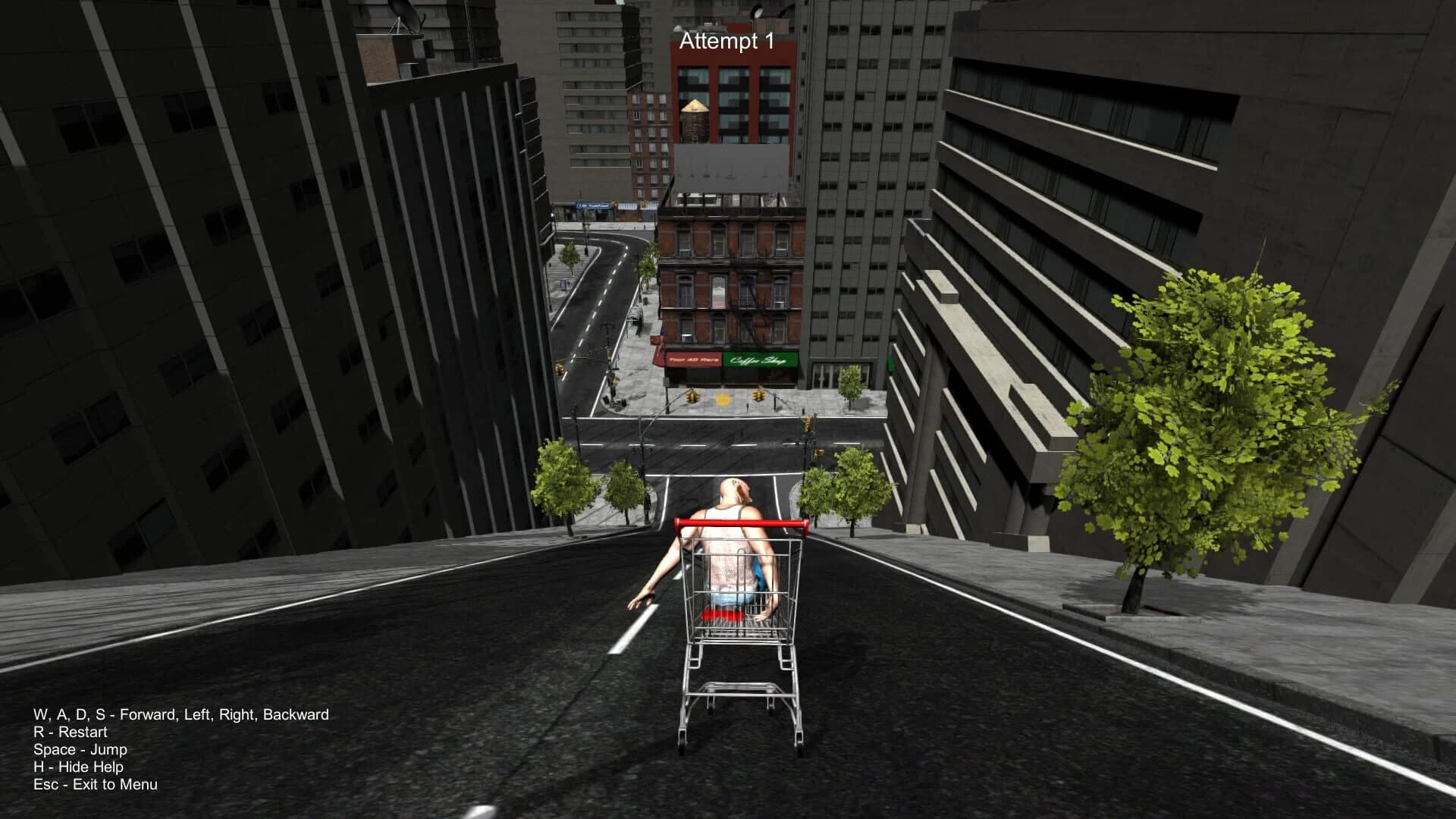Click the R - Restart instruction

(x=70, y=733)
